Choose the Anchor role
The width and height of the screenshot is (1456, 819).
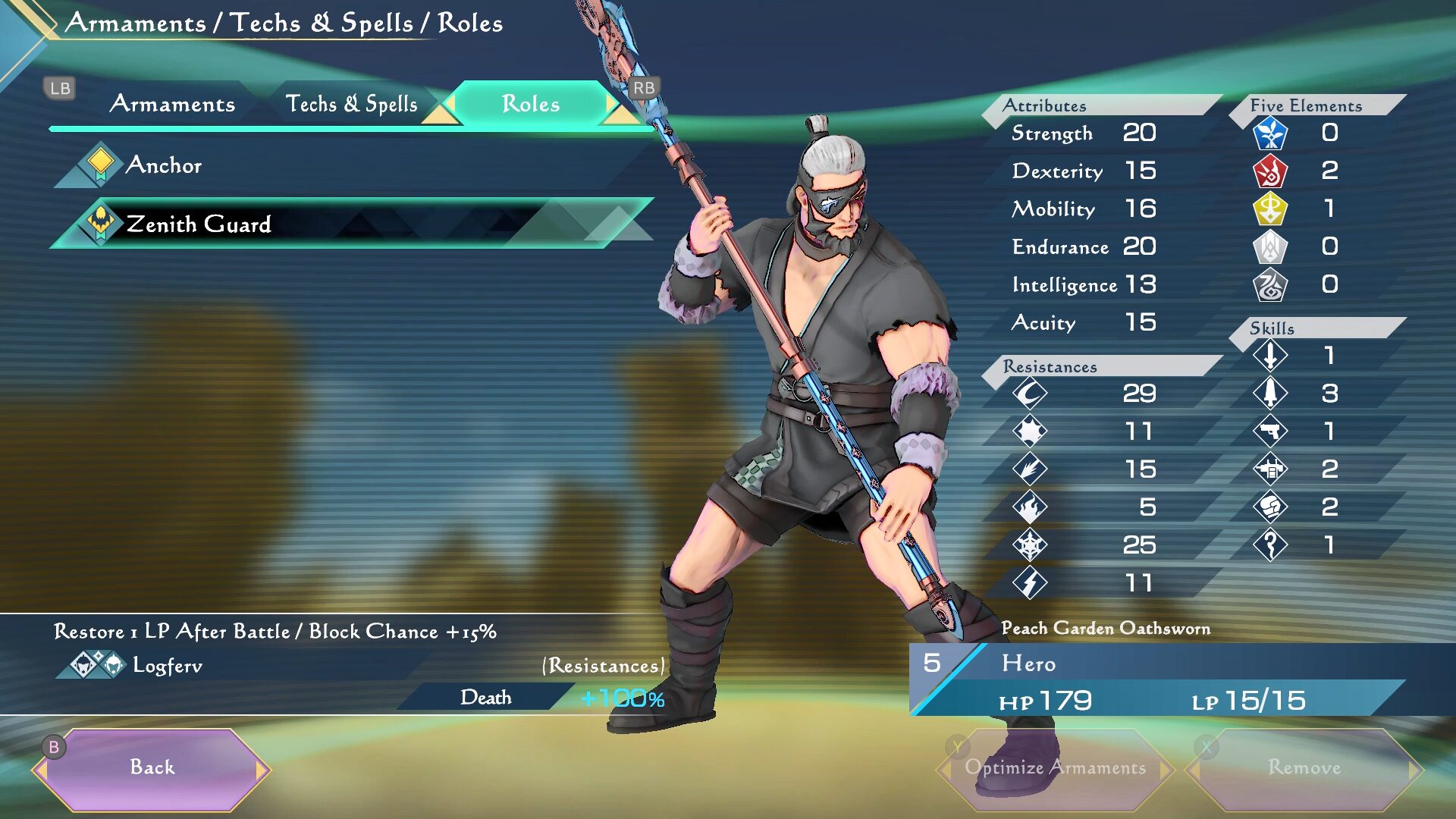click(164, 165)
